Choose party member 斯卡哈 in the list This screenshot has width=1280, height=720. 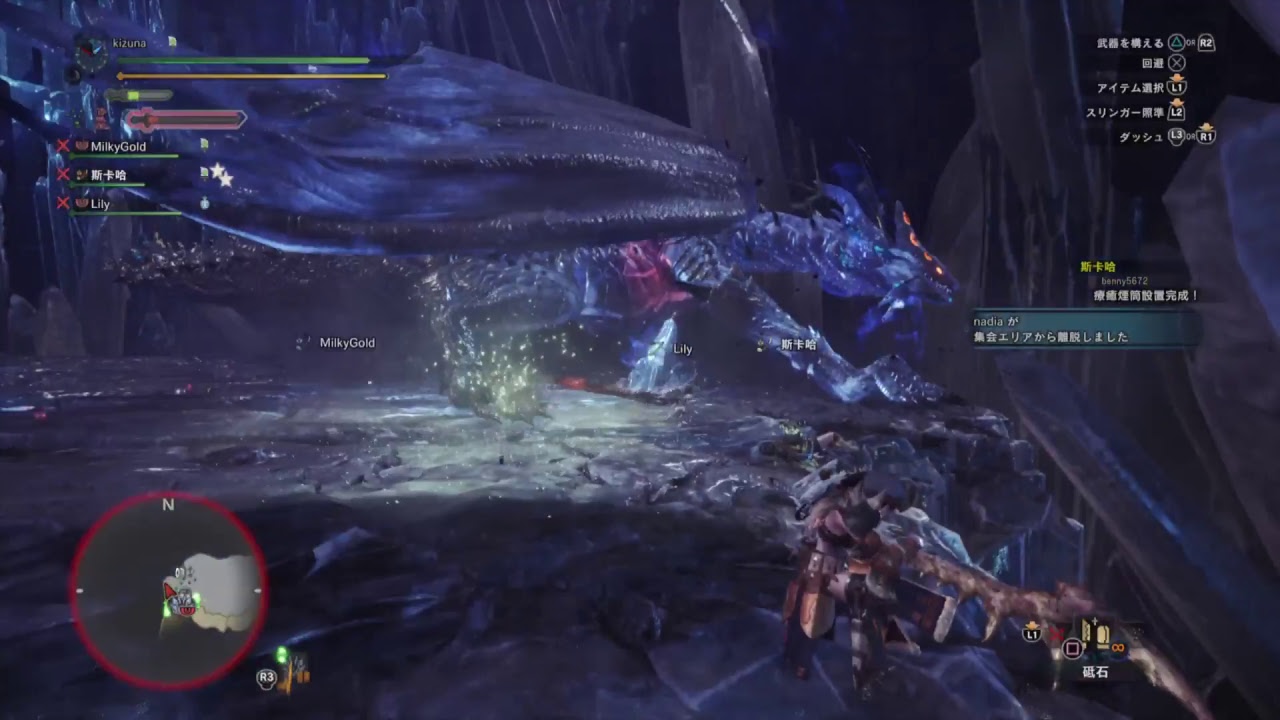pos(108,175)
